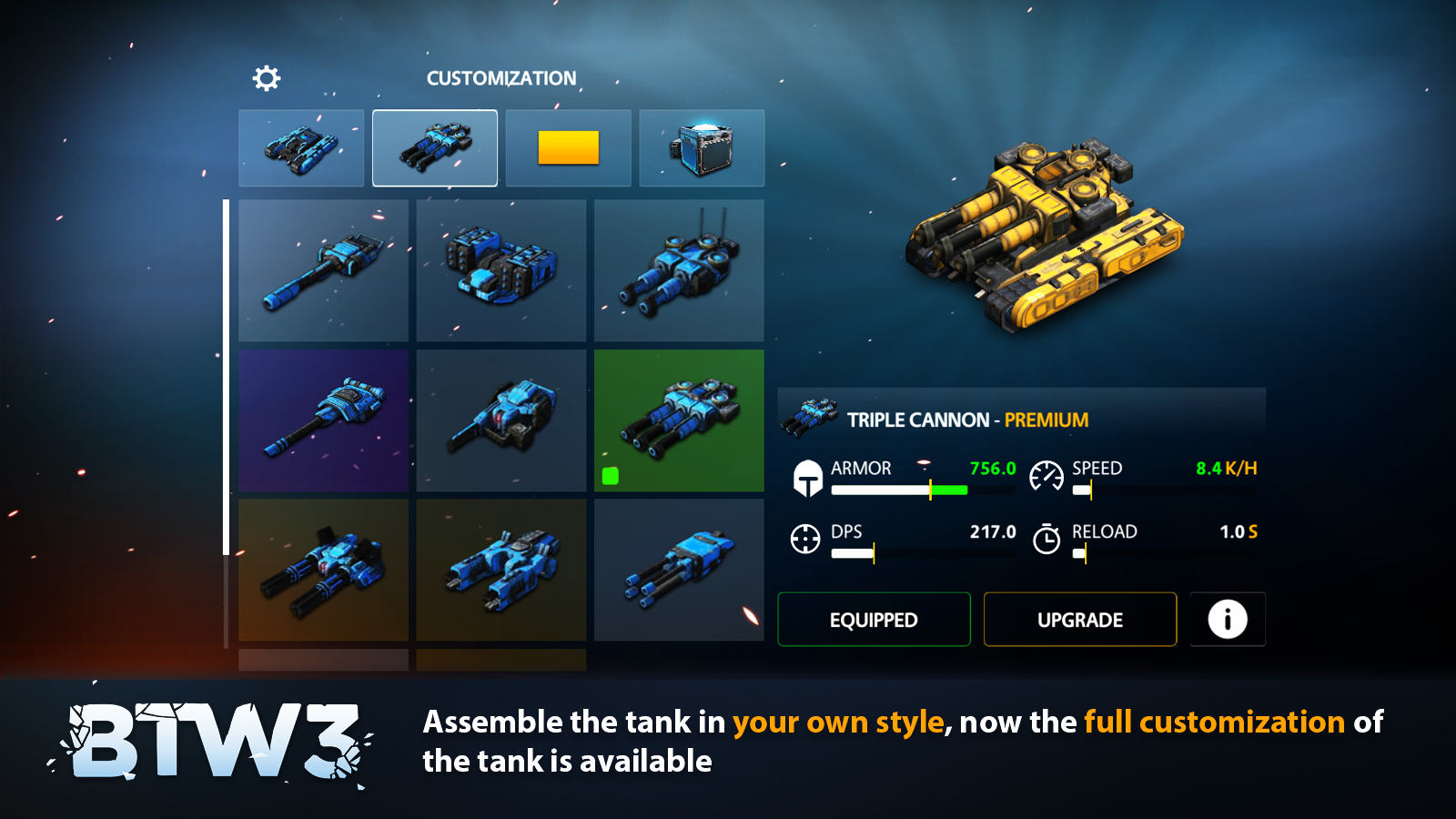Open the settings gear
The image size is (1456, 819).
click(x=266, y=78)
